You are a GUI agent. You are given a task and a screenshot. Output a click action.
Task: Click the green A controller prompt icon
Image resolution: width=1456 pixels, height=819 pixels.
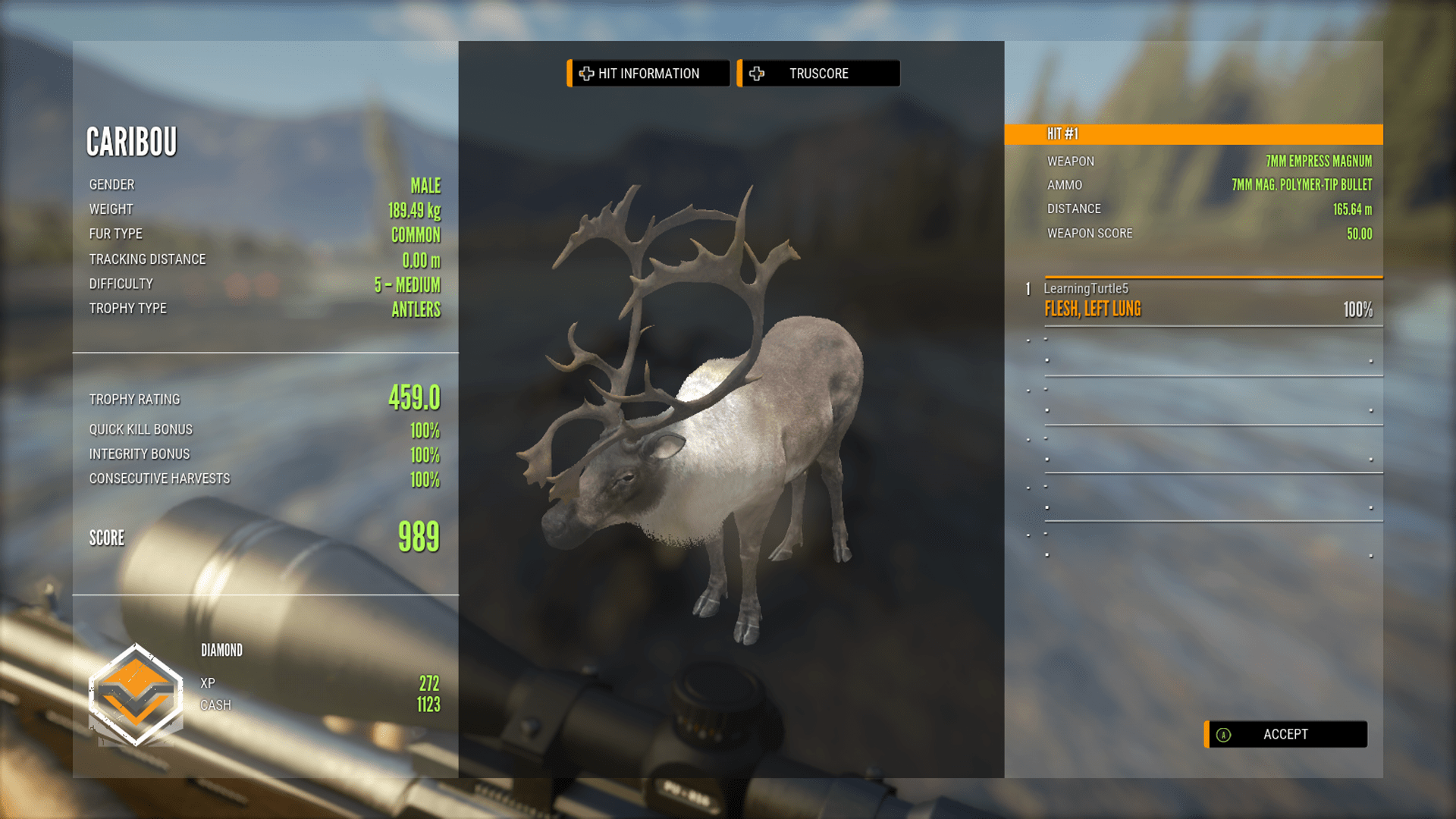click(x=1224, y=734)
